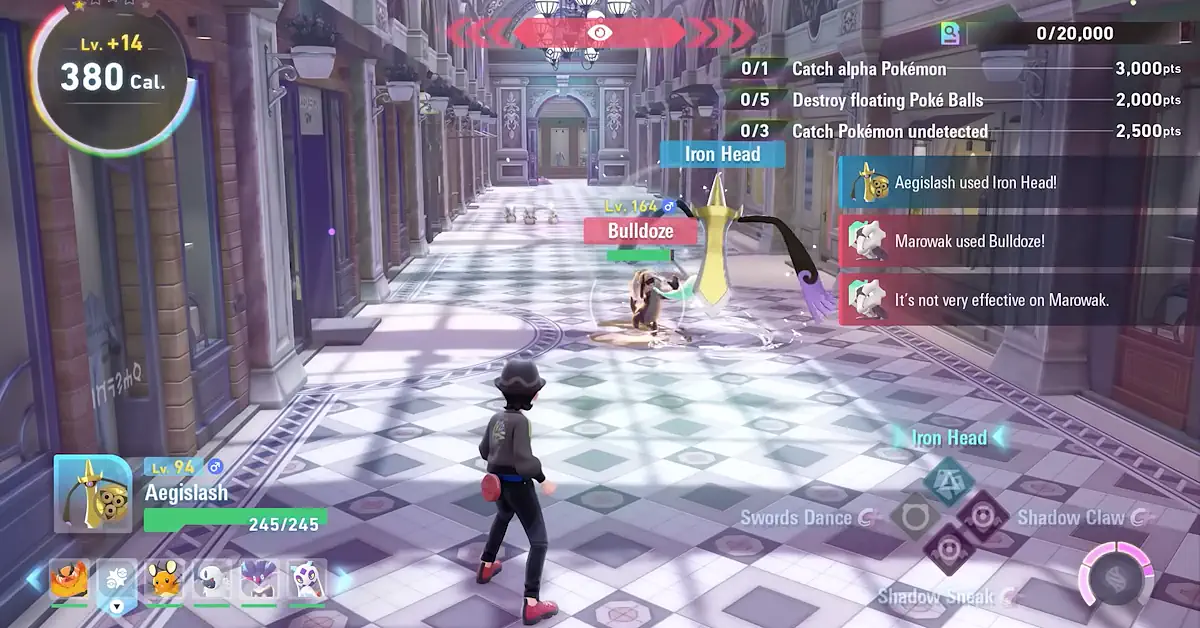
Task: Select the Iron Head move icon
Action: pos(948,481)
